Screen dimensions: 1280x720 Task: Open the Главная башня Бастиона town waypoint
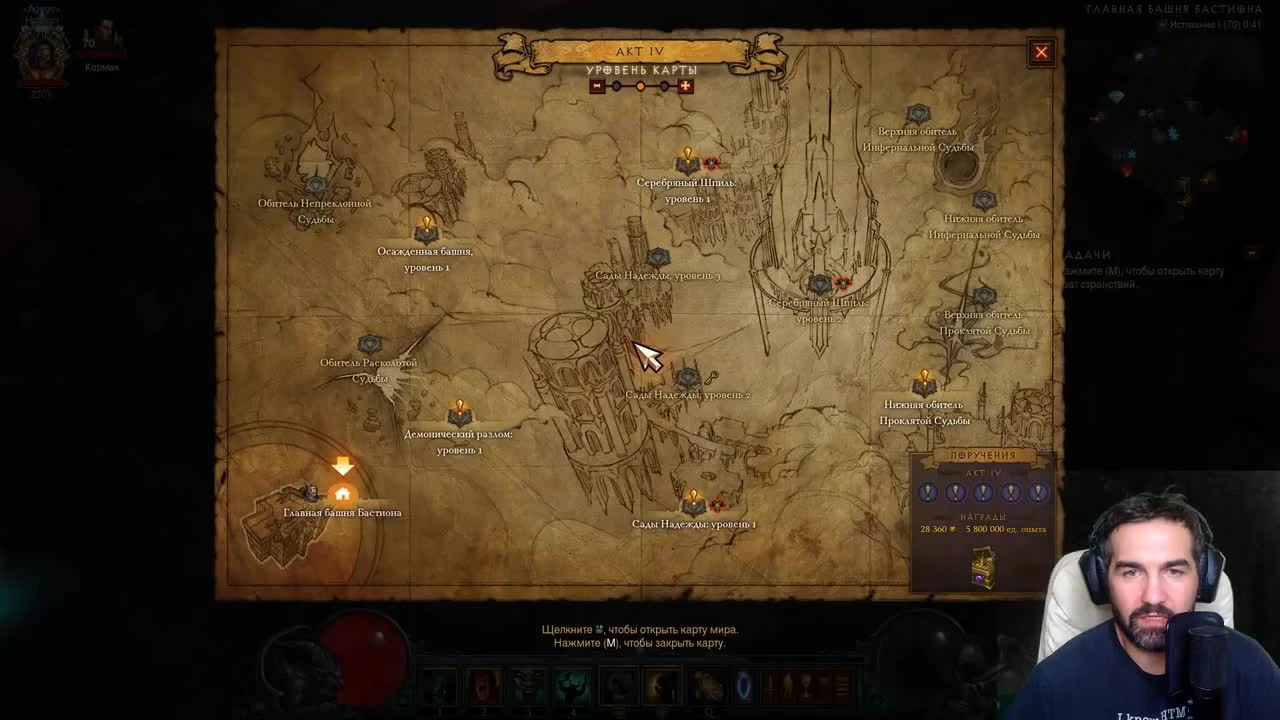[x=343, y=492]
